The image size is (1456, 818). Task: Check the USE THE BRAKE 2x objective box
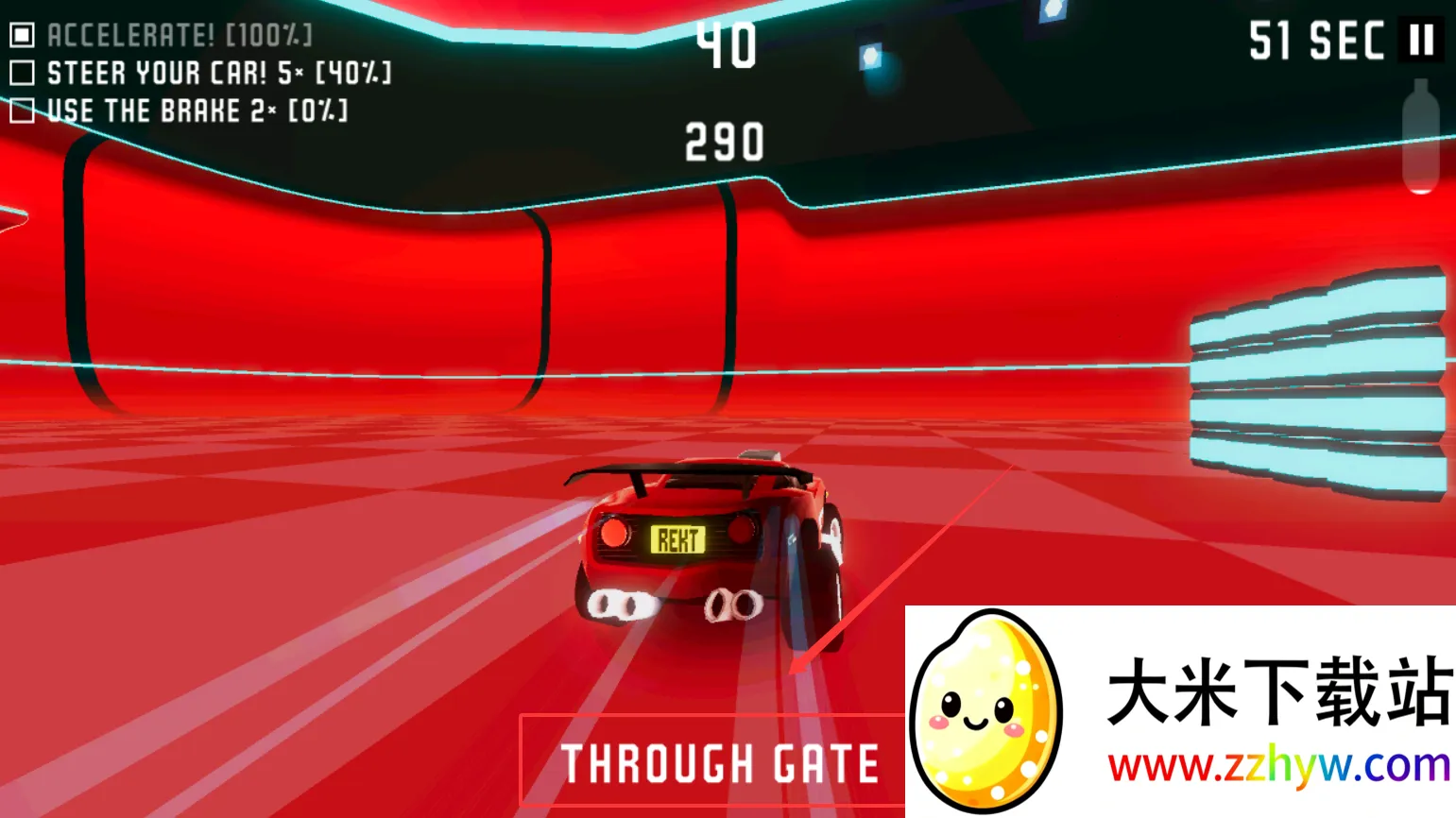pyautogui.click(x=23, y=111)
